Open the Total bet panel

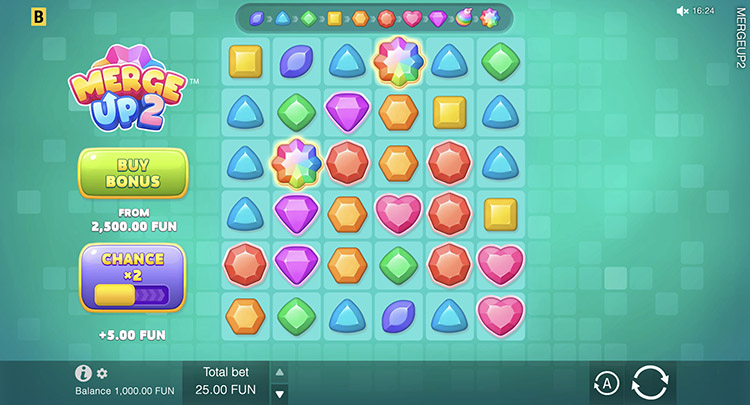click(224, 380)
